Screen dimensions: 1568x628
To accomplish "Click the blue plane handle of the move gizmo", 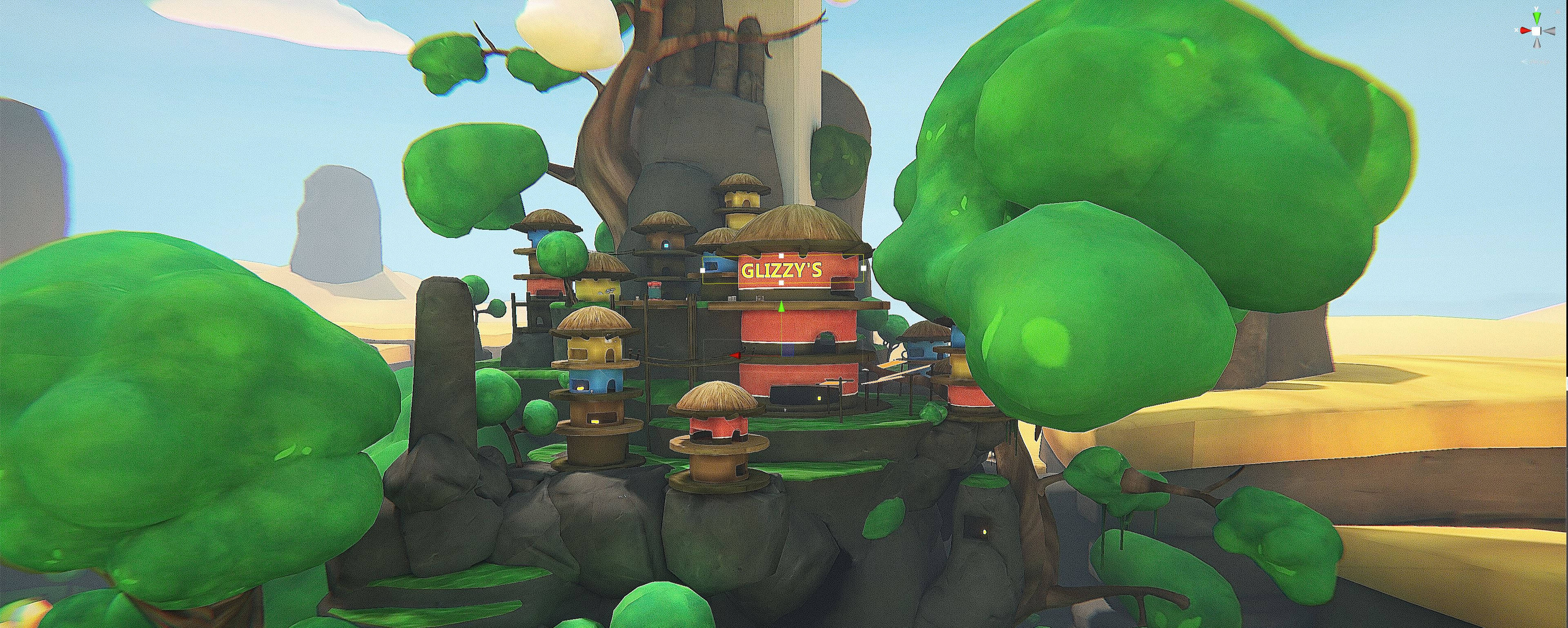I will click(x=788, y=350).
